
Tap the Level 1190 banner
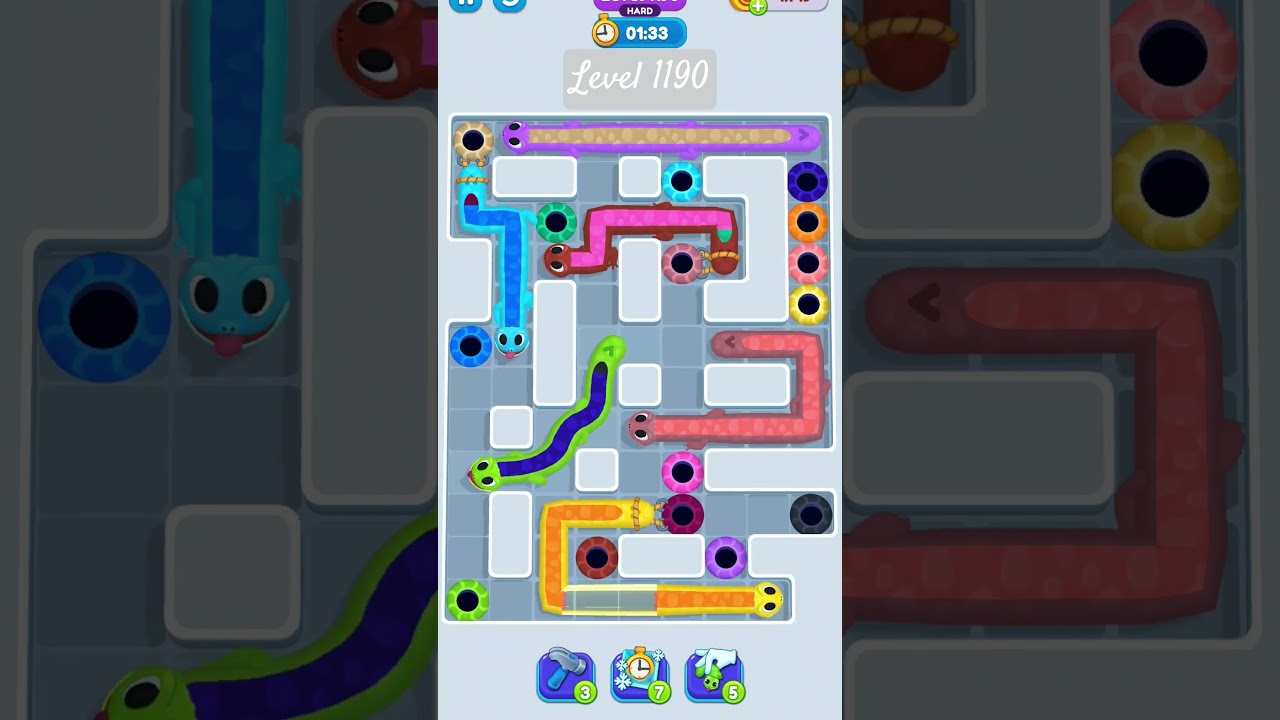pyautogui.click(x=639, y=78)
